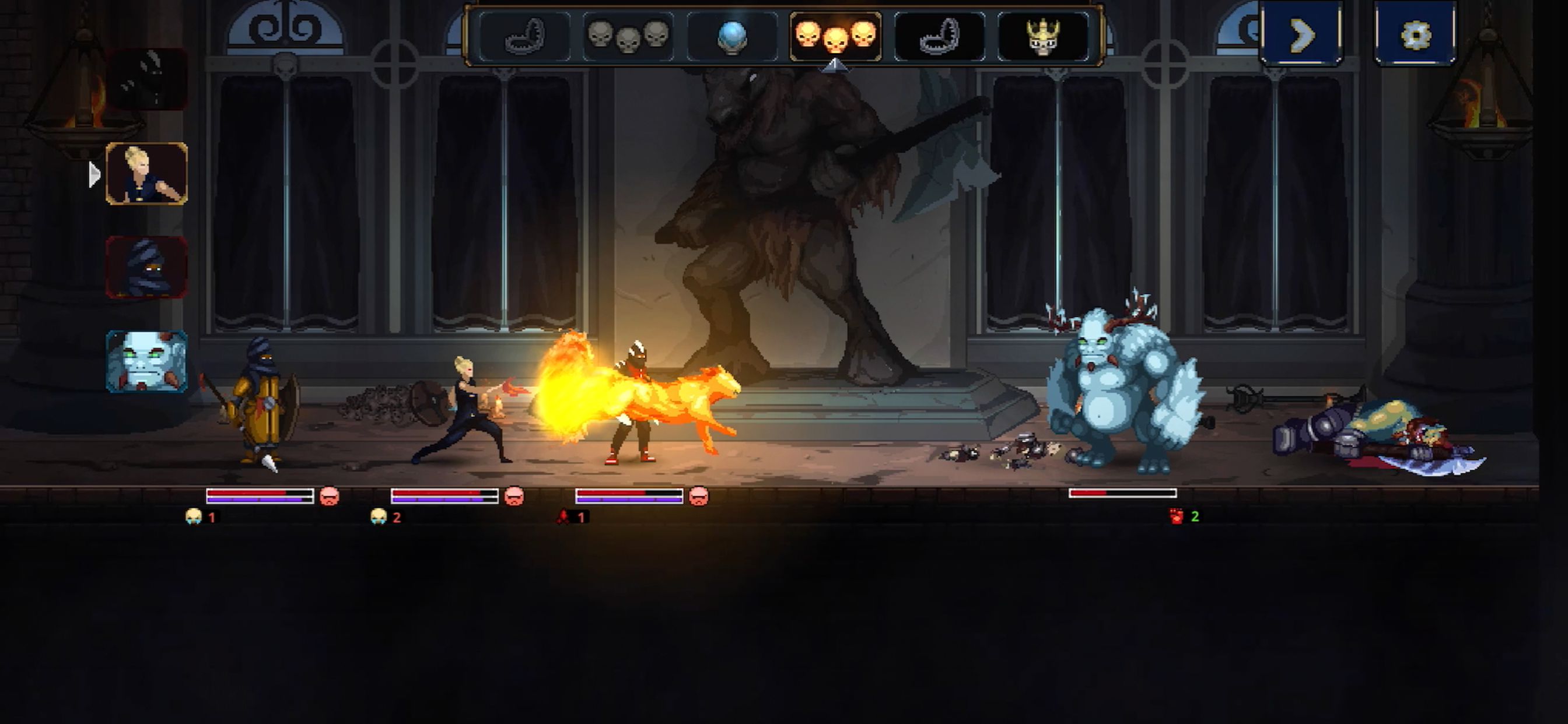Choose the hooded dark figure portrait
Viewport: 1568px width, 724px height.
146,267
